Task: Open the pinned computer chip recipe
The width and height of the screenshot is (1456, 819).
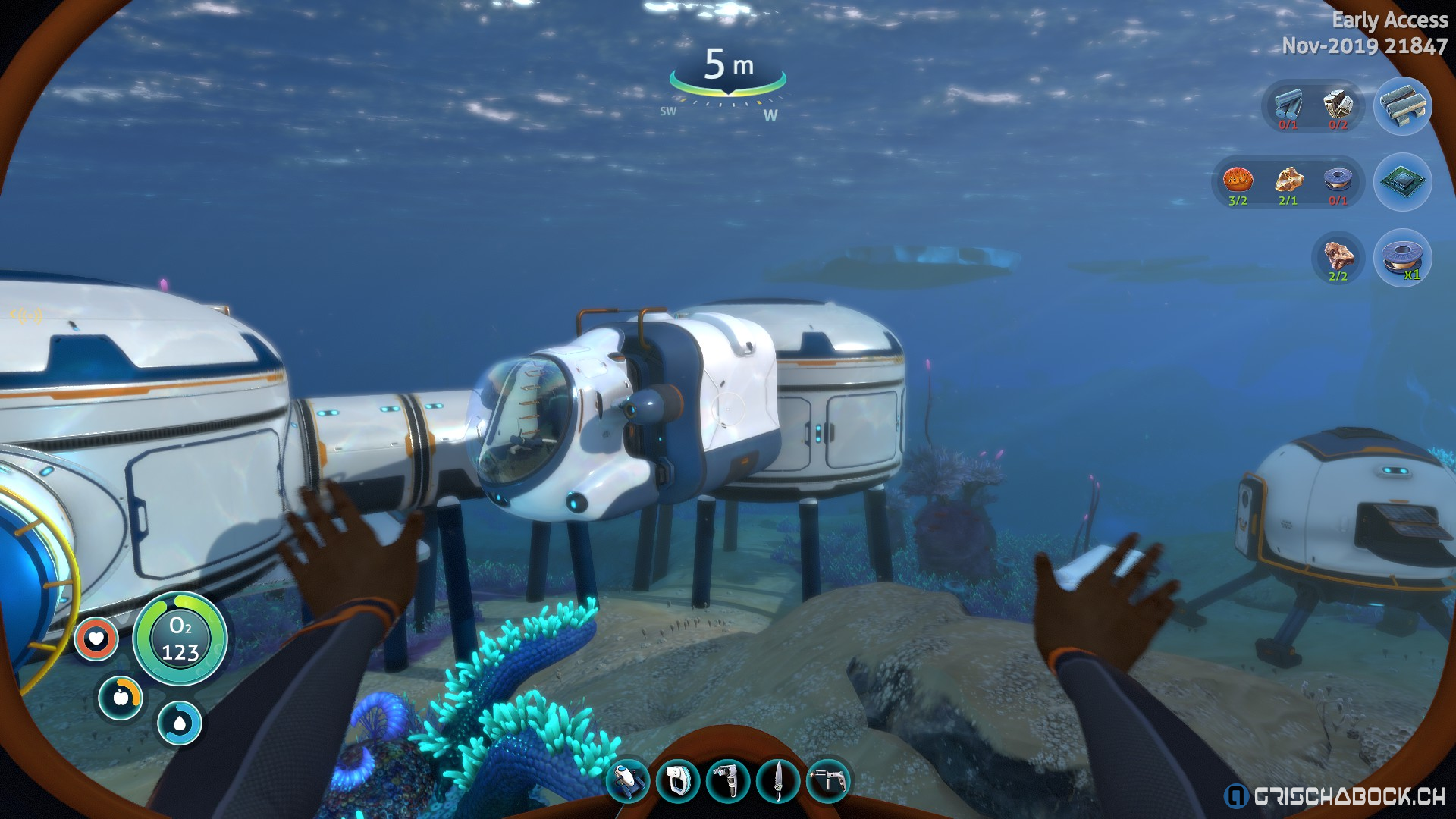Action: 1403,182
